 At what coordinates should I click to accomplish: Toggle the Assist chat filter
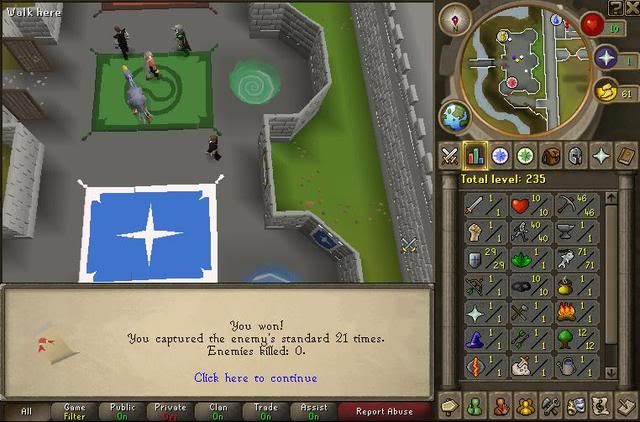pos(315,410)
